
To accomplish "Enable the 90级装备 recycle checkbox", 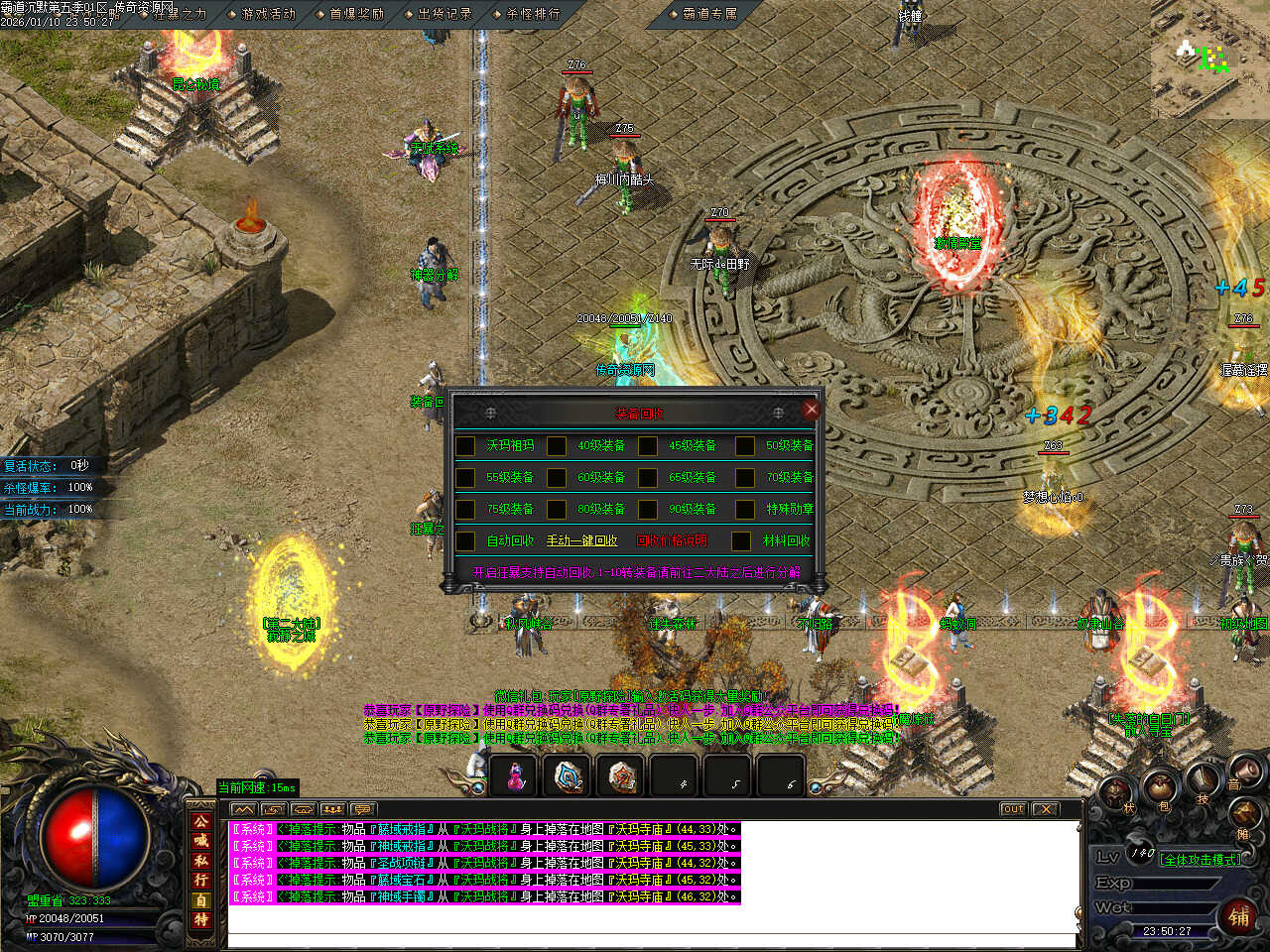I will click(x=648, y=510).
